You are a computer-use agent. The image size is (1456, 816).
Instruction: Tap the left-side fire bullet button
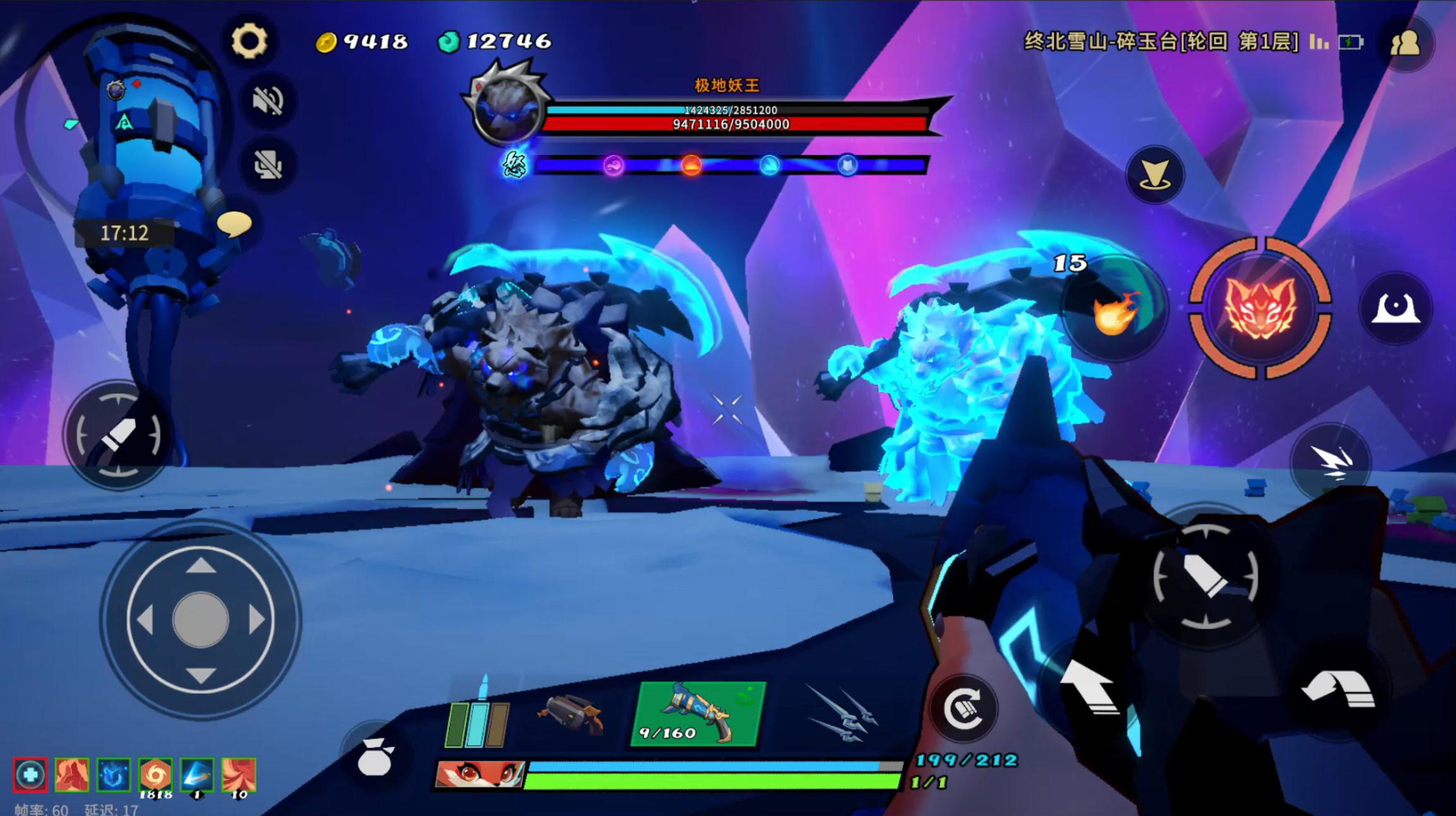118,436
